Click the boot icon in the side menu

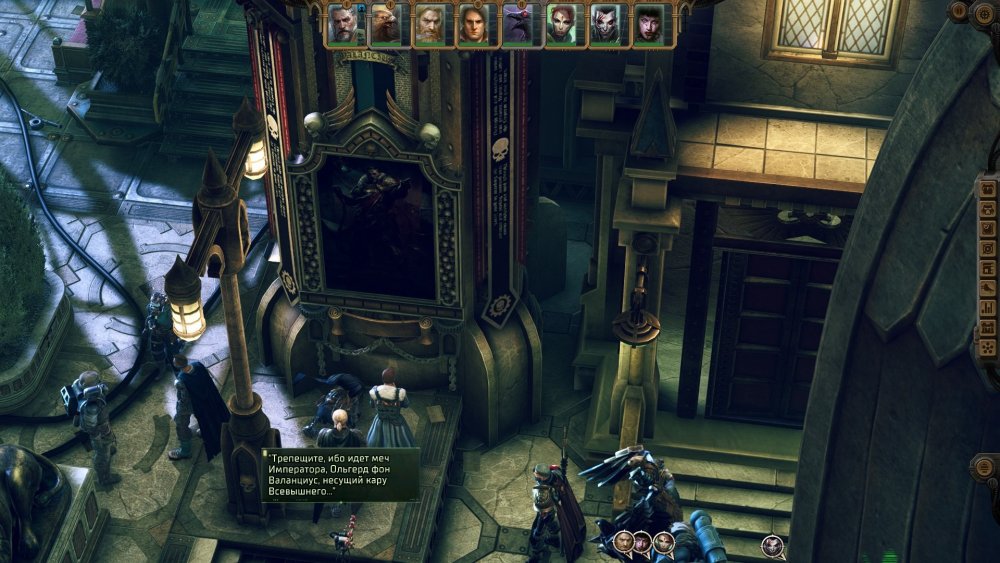[988, 288]
